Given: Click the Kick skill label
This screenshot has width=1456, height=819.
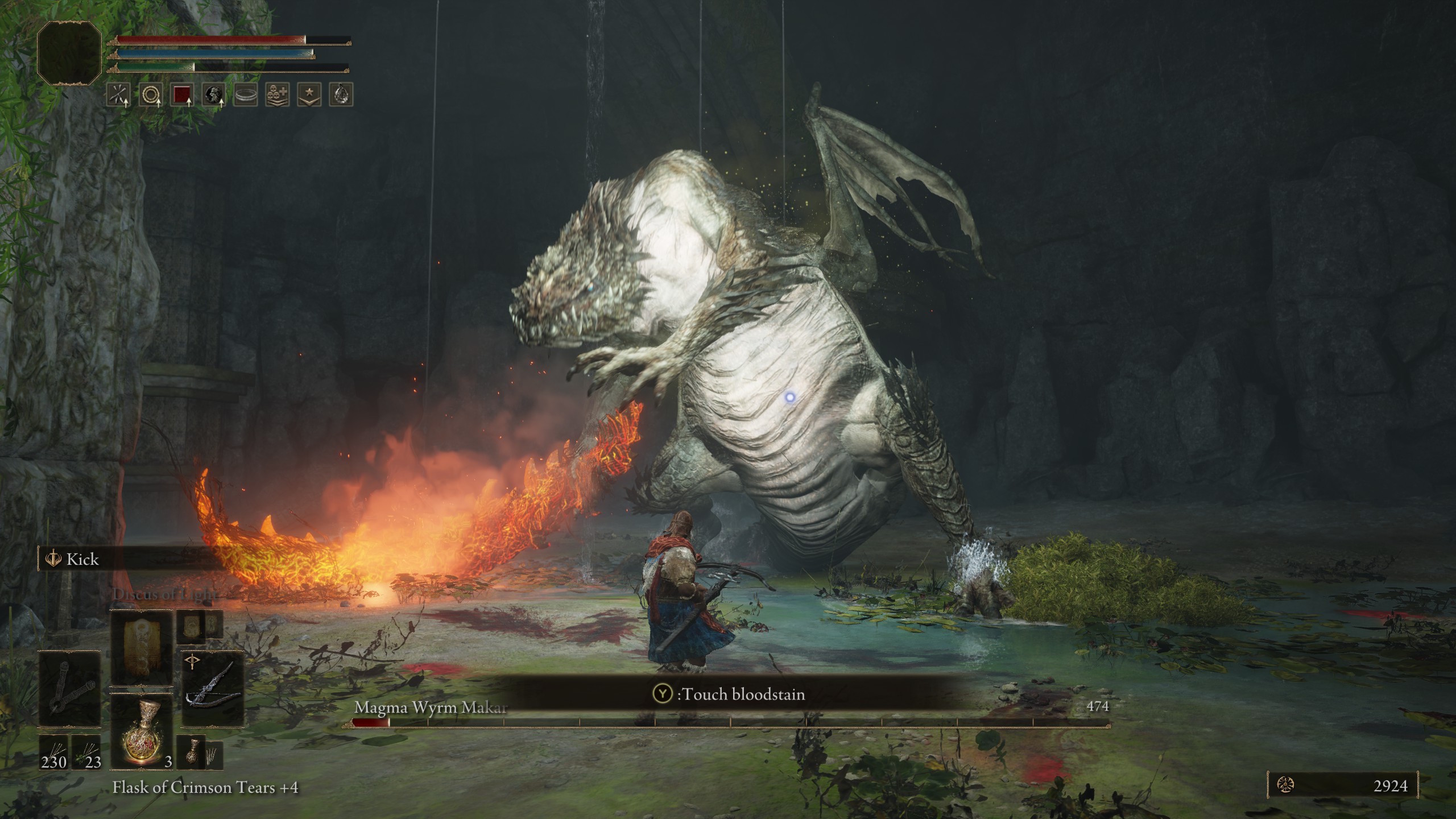Looking at the screenshot, I should [x=82, y=559].
